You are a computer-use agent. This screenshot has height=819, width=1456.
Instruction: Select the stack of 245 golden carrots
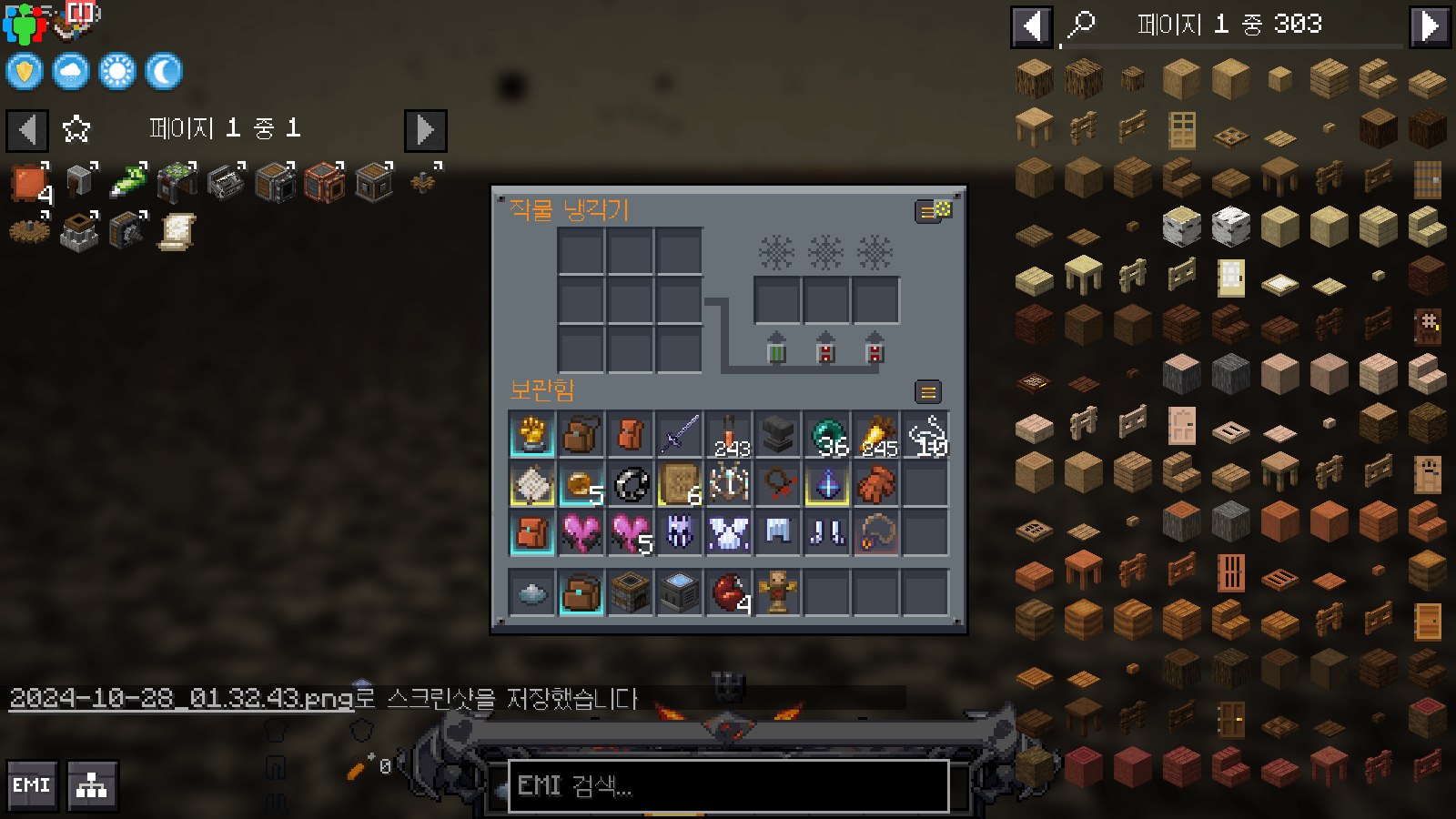coord(876,435)
